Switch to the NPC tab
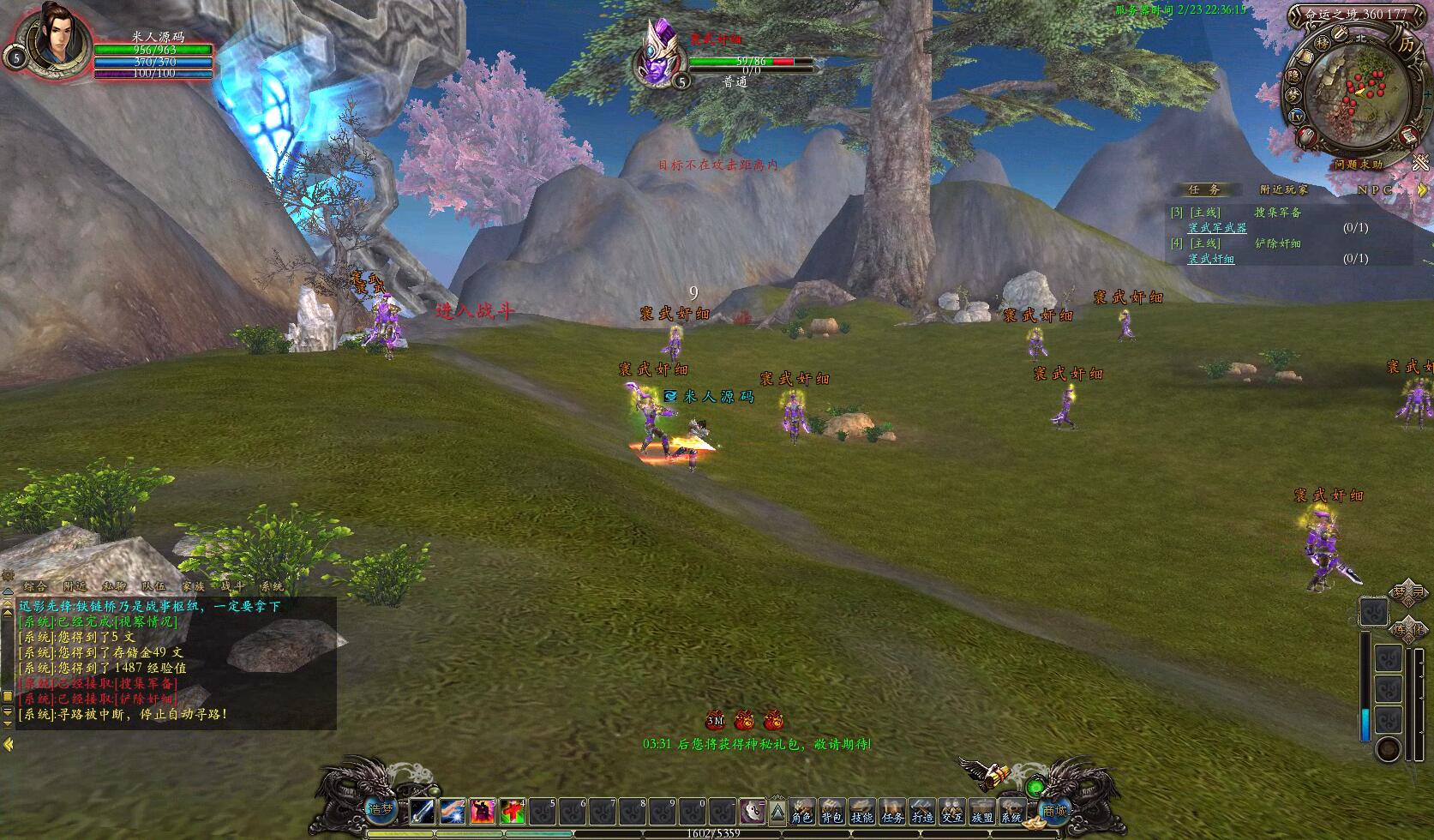The width and height of the screenshot is (1434, 840). pyautogui.click(x=1375, y=189)
